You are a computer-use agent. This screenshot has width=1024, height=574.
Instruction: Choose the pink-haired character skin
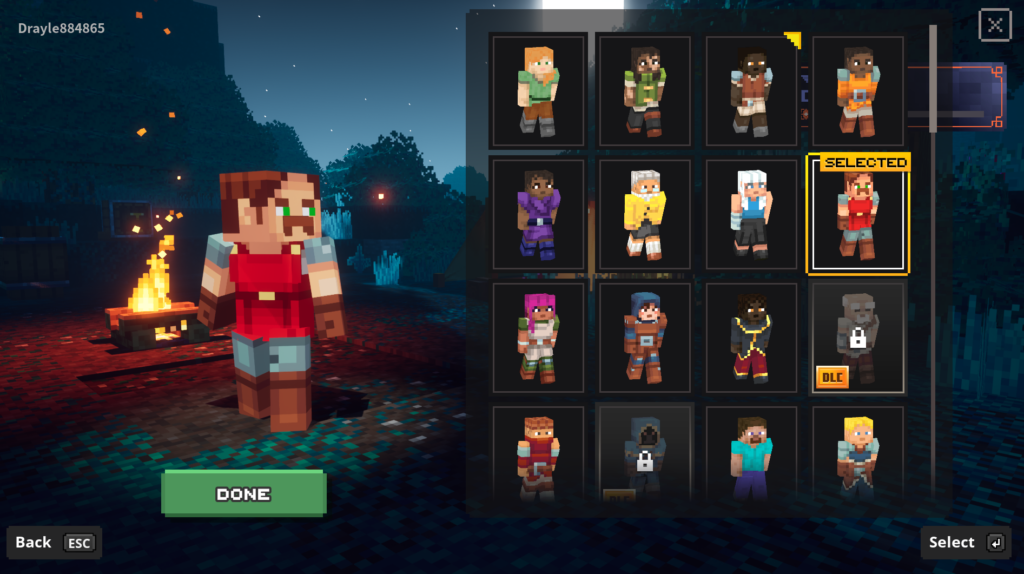click(x=538, y=337)
